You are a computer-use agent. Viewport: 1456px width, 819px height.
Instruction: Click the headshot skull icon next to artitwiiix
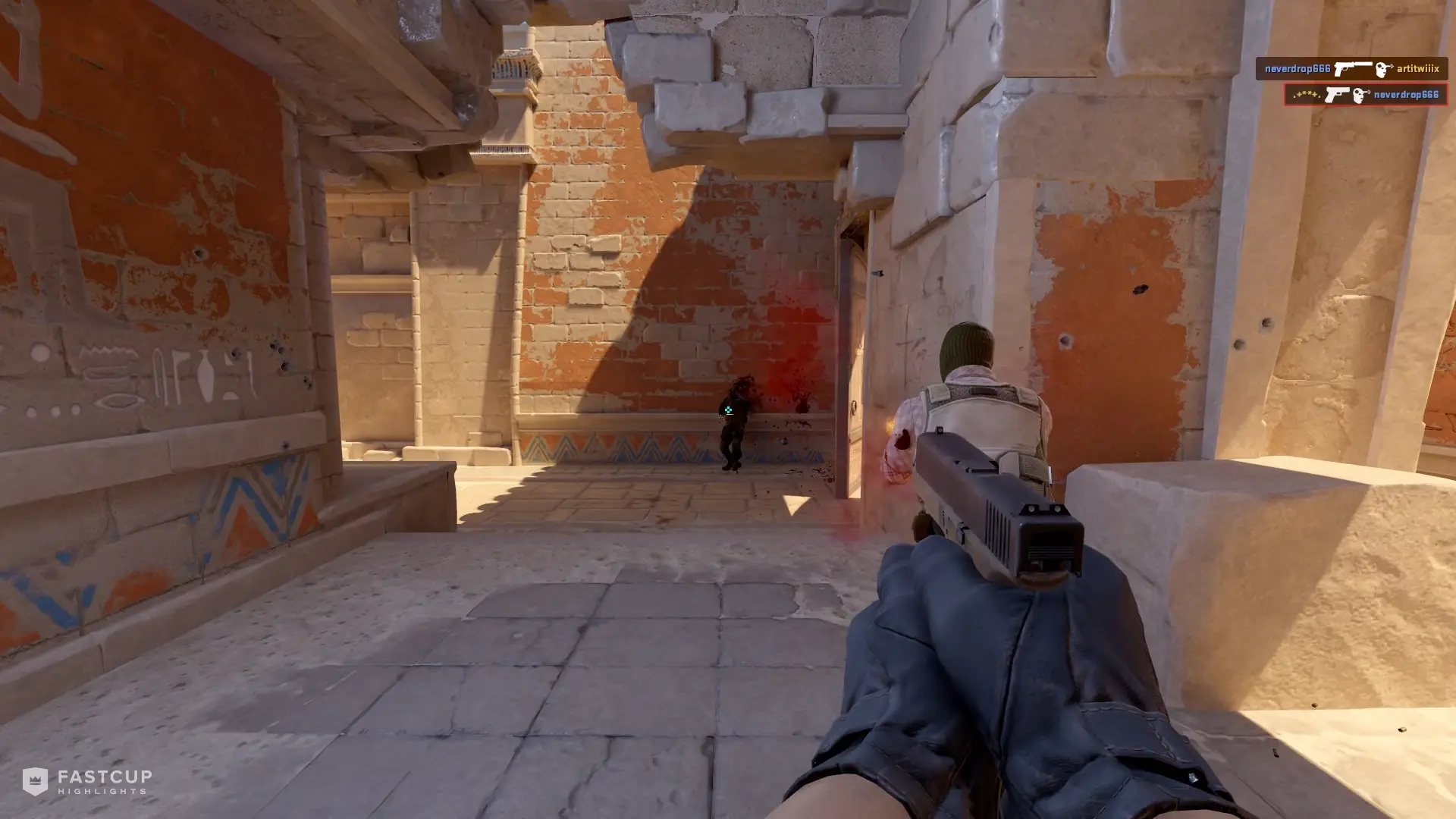(1382, 69)
